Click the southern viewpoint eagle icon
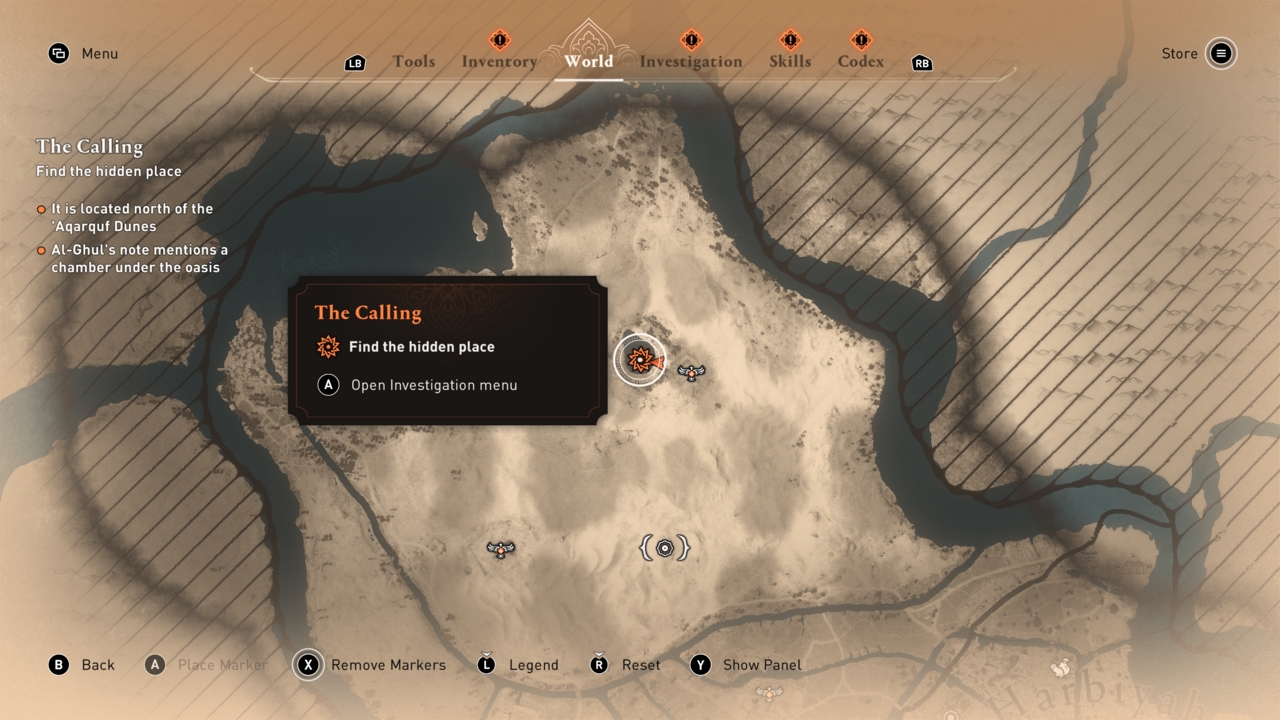 pyautogui.click(x=500, y=548)
